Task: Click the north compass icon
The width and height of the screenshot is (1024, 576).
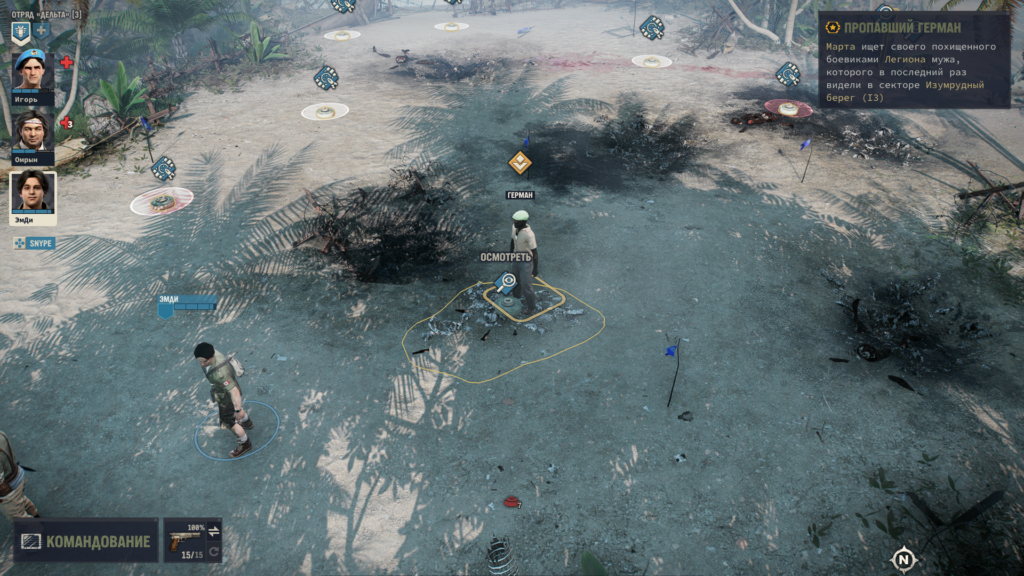Action: [x=904, y=558]
